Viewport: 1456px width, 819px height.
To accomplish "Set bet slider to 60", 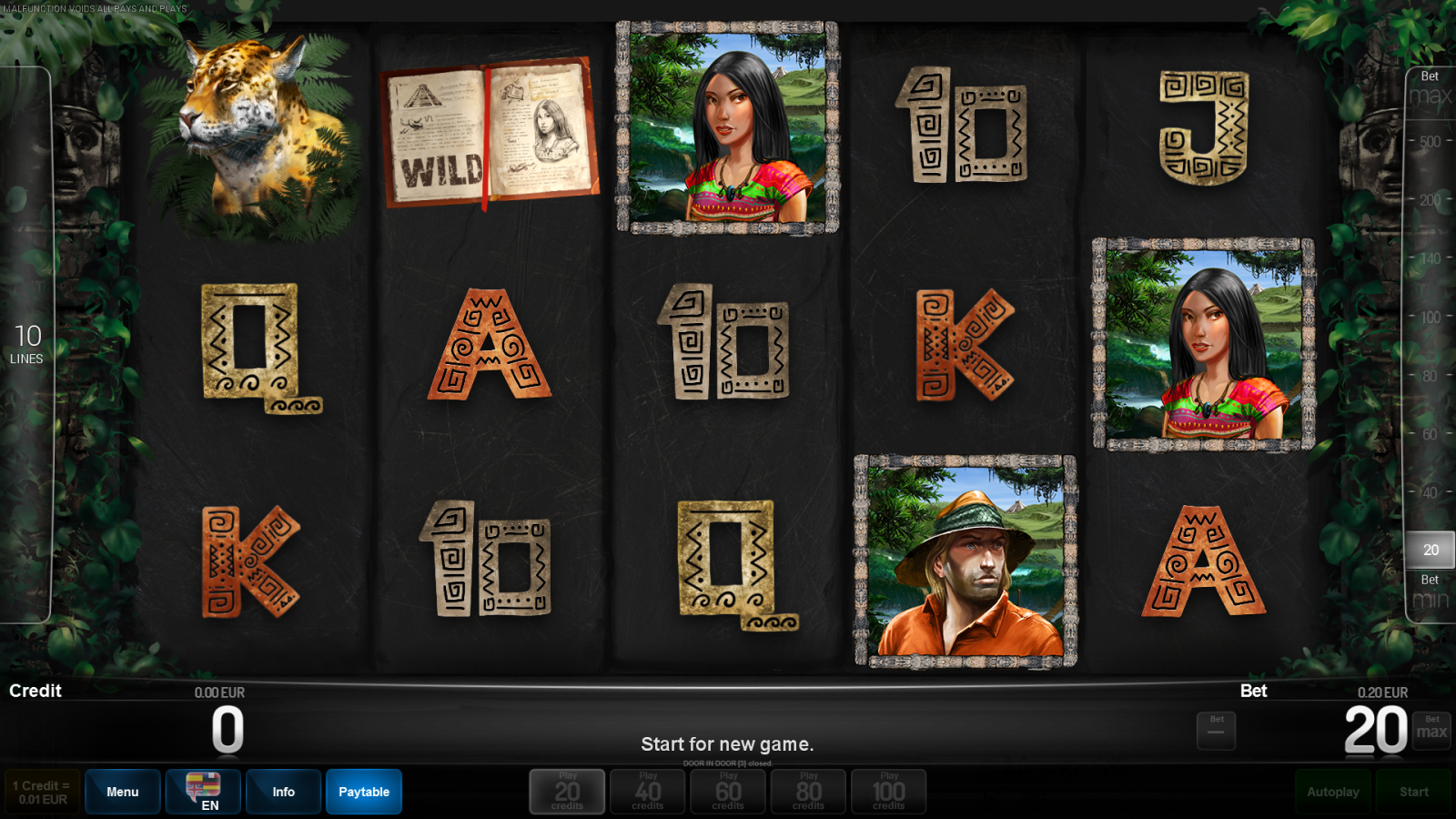I will 1430,434.
